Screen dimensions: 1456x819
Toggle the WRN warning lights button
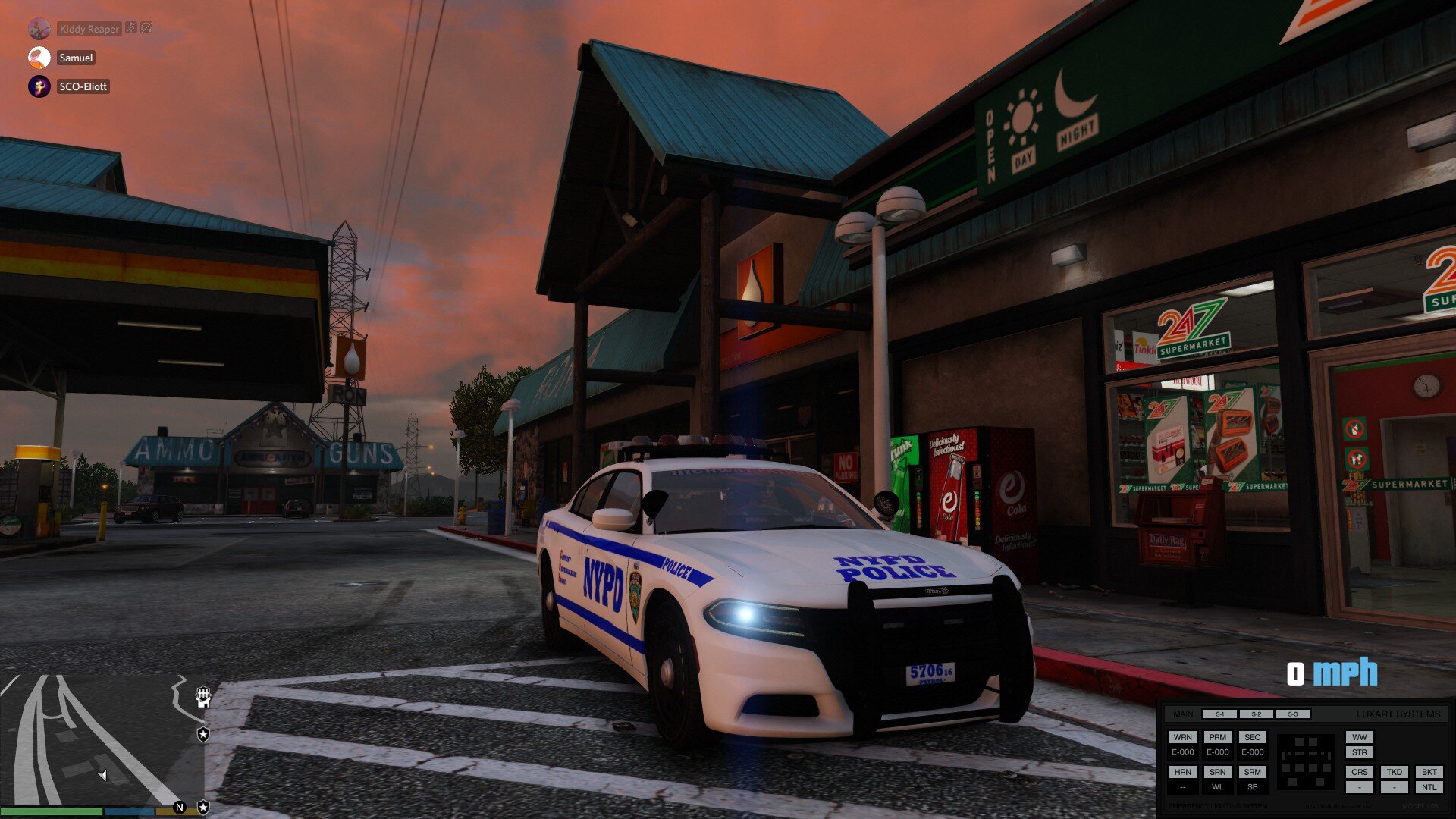pyautogui.click(x=1182, y=737)
